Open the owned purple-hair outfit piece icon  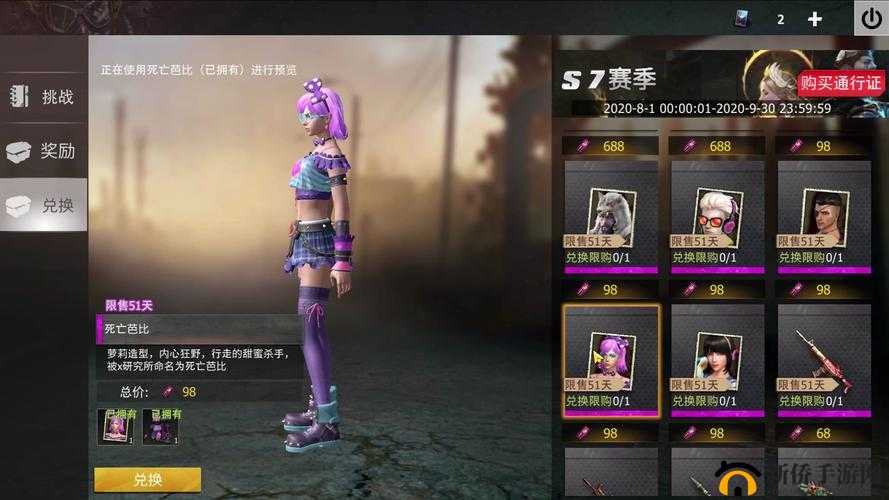point(114,426)
